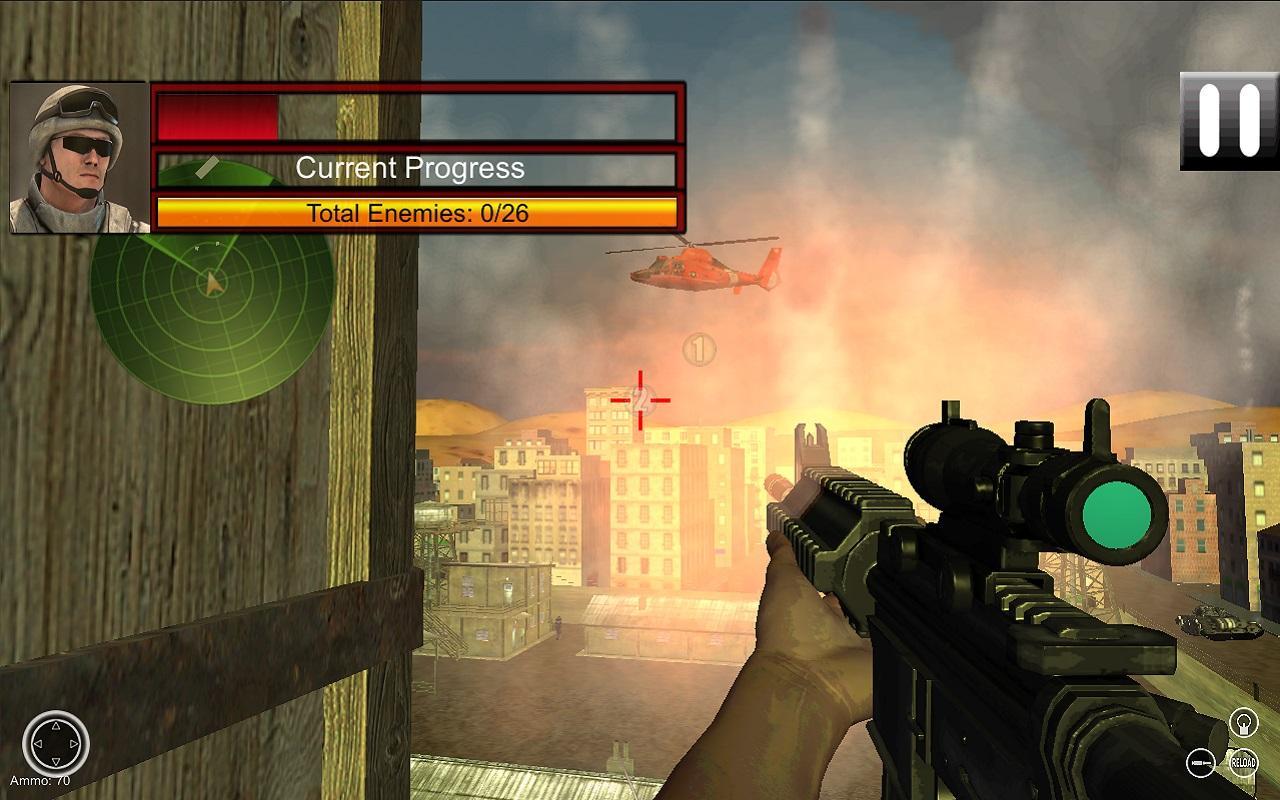Click the Current Progress banner

coord(409,168)
